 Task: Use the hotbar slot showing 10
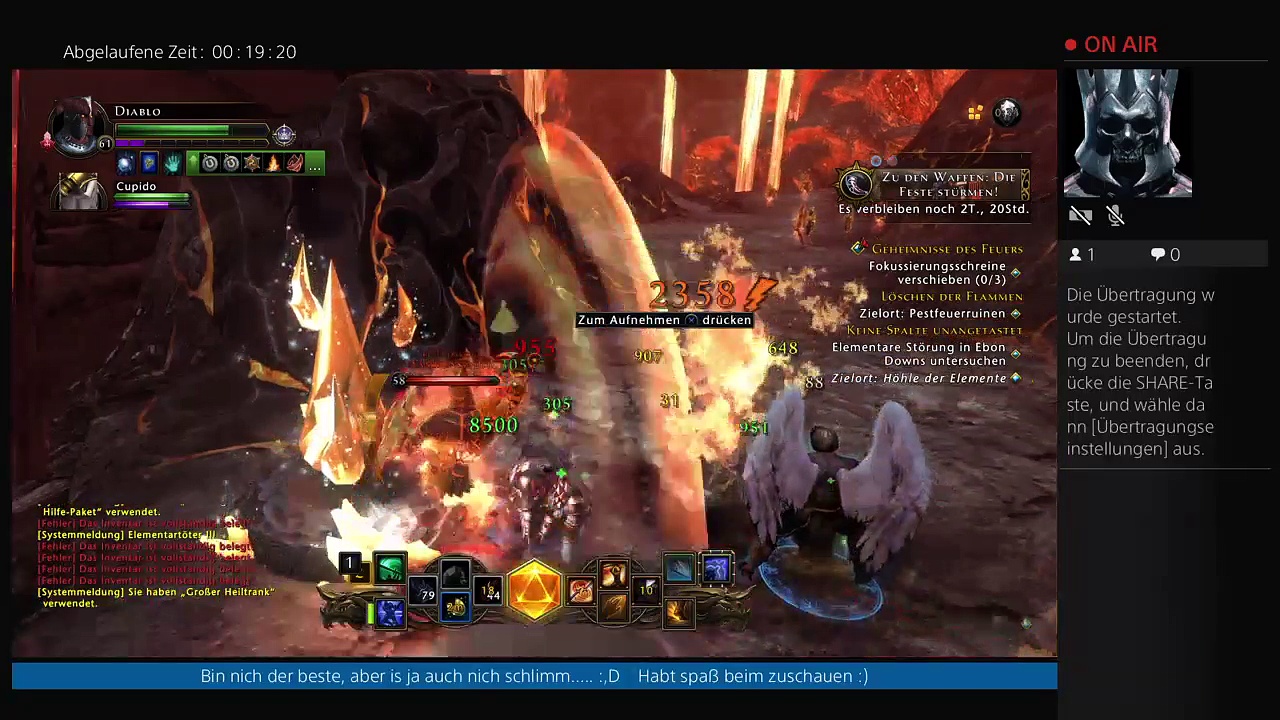coord(646,590)
